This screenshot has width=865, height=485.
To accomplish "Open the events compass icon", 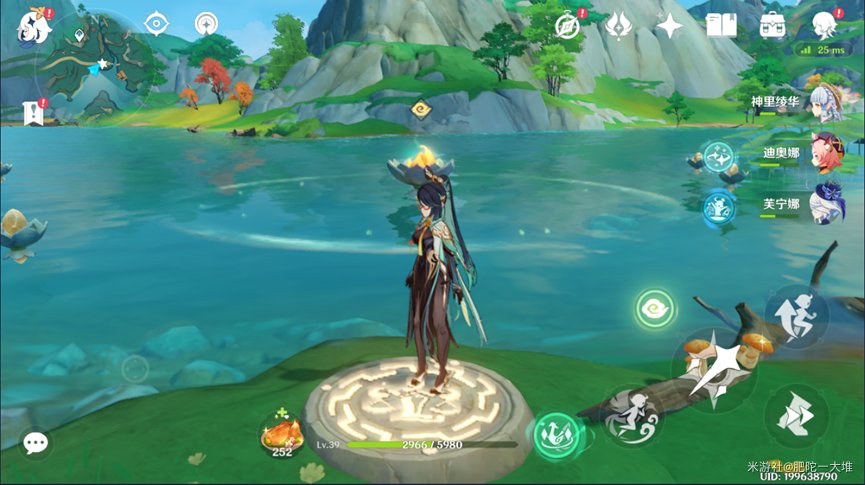I will pos(568,25).
